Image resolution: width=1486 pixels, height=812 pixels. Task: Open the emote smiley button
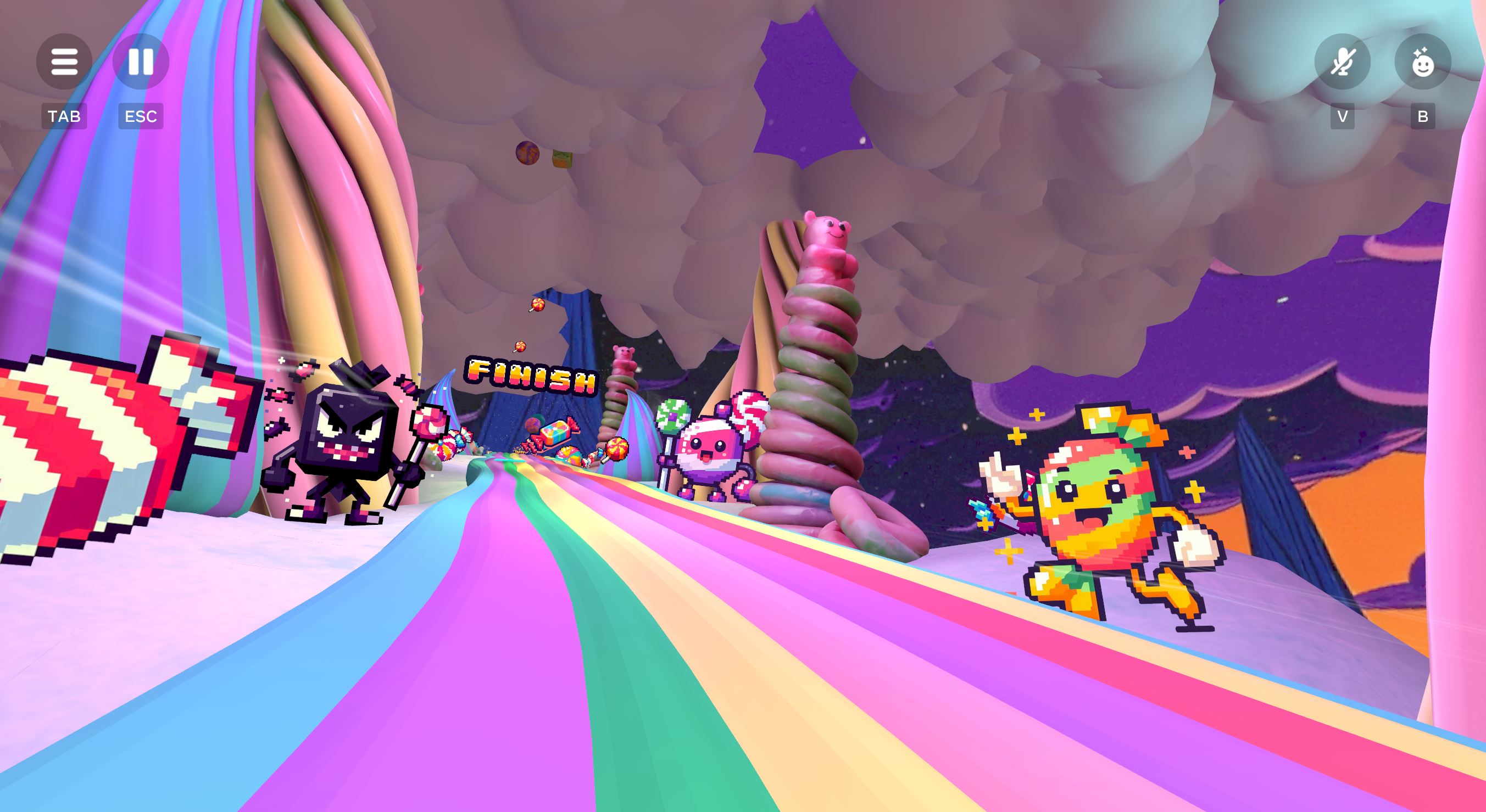pos(1422,61)
